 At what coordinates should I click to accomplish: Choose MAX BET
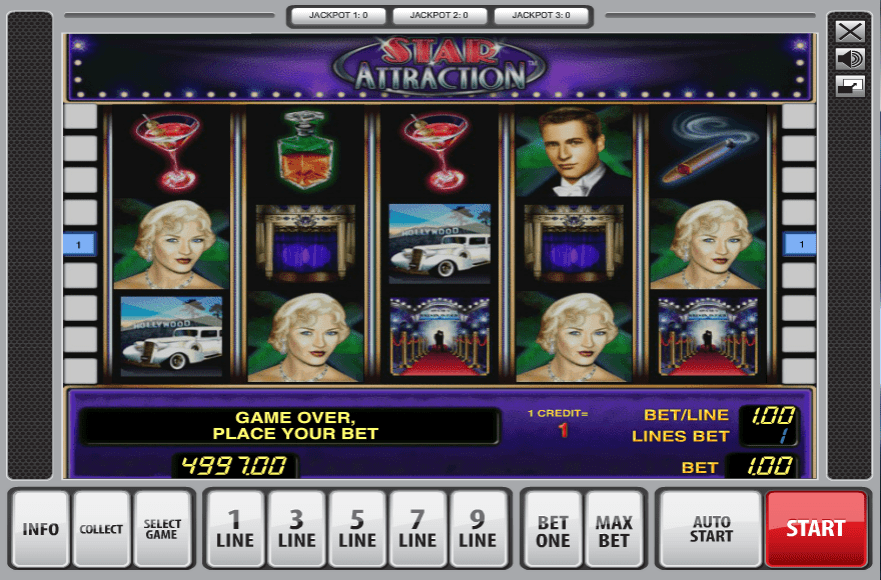[614, 528]
